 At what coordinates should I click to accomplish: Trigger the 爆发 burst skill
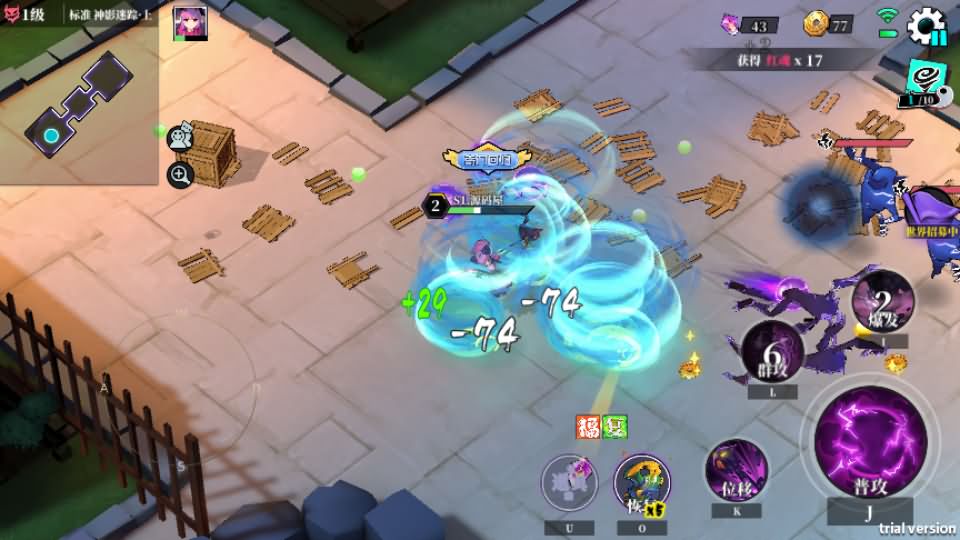(x=882, y=301)
